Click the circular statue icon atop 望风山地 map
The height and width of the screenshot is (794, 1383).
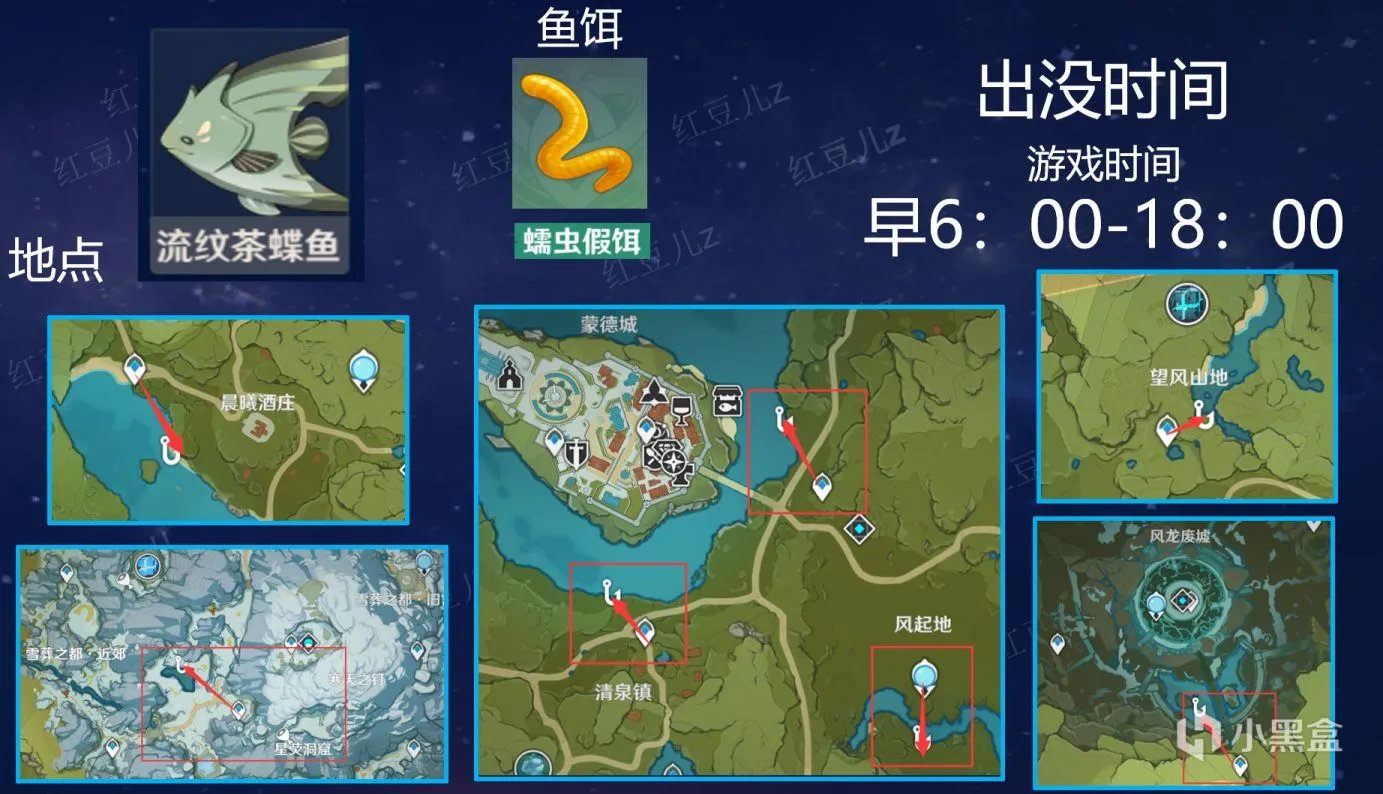tap(1186, 305)
